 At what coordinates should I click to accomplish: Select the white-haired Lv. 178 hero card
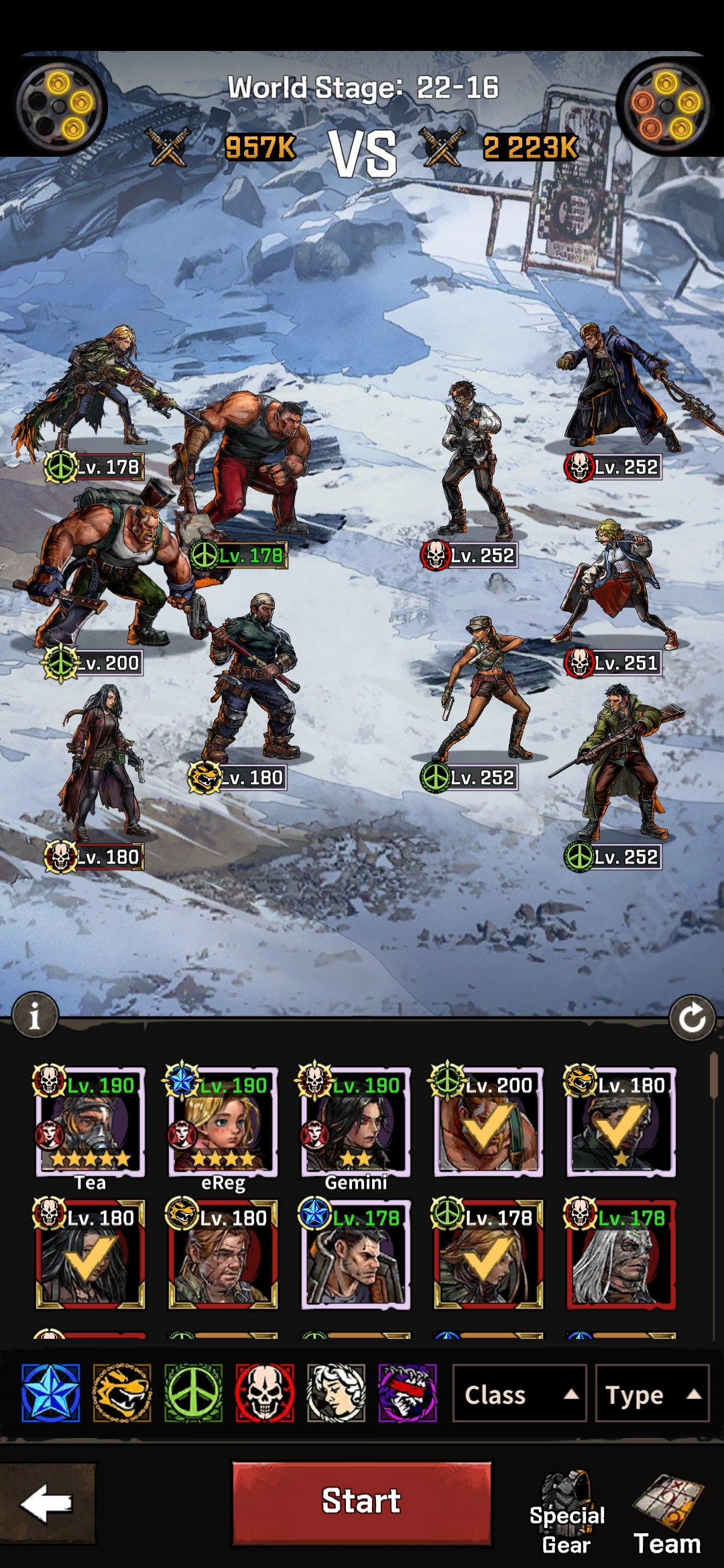point(621,1254)
